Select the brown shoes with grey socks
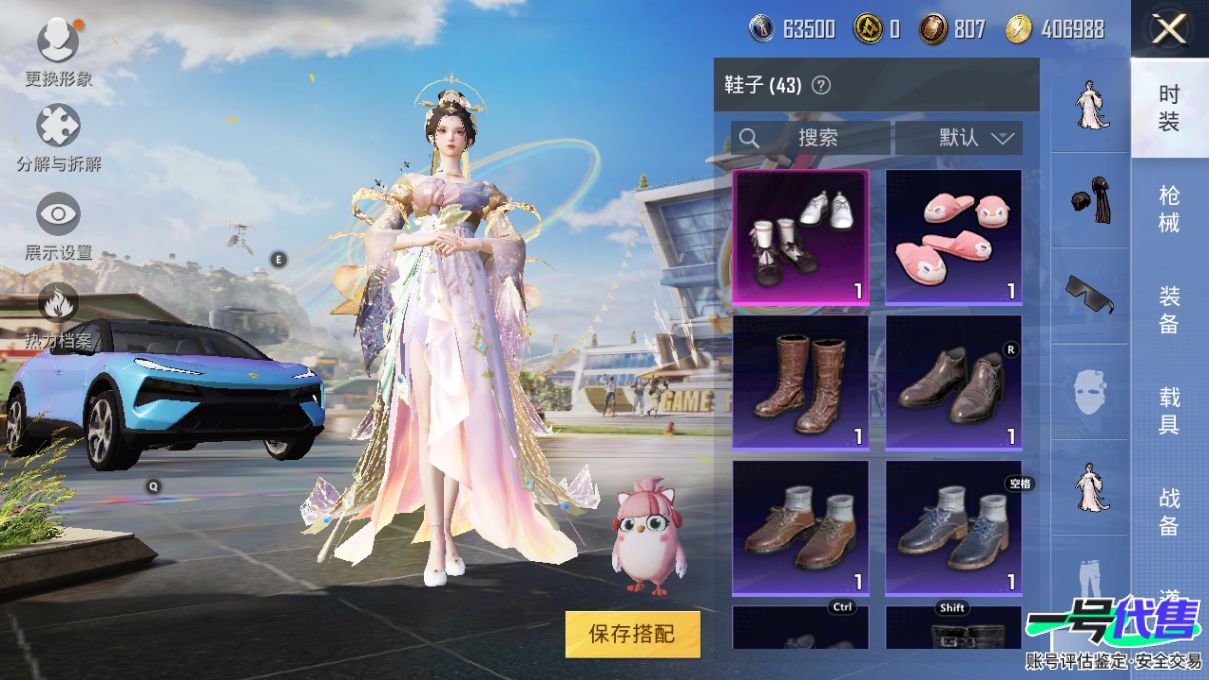Screen dimensions: 1209x680 click(x=800, y=527)
